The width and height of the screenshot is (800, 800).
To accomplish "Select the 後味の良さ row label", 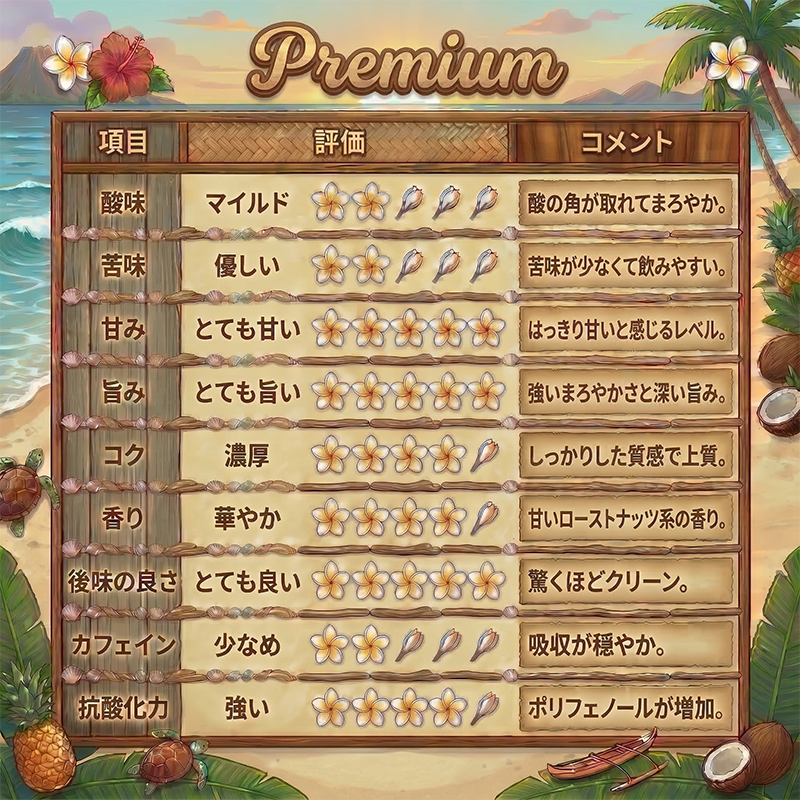I will [121, 581].
